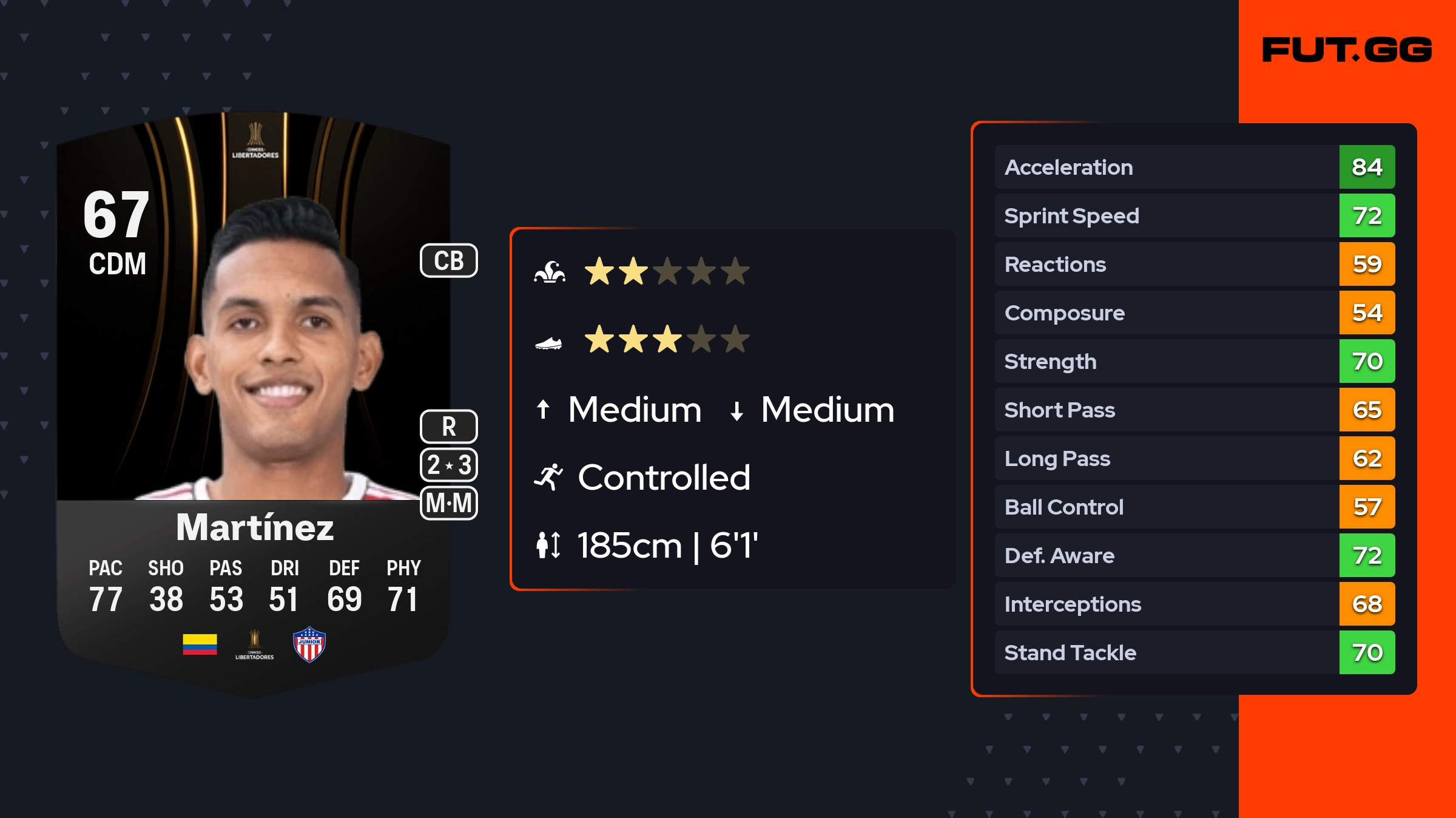Click the CB alternate position badge

pos(448,261)
